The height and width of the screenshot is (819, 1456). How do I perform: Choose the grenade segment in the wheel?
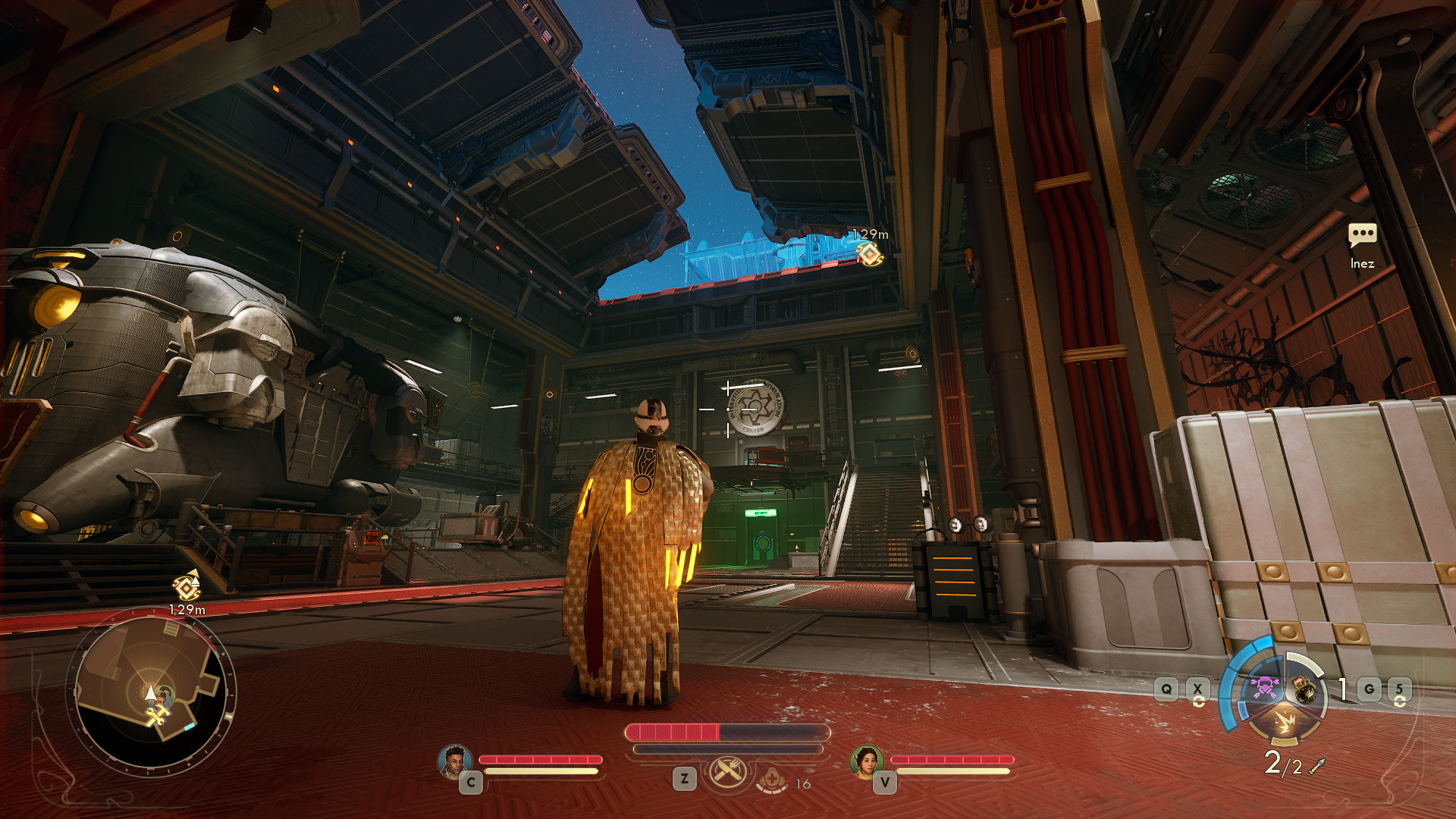1304,689
